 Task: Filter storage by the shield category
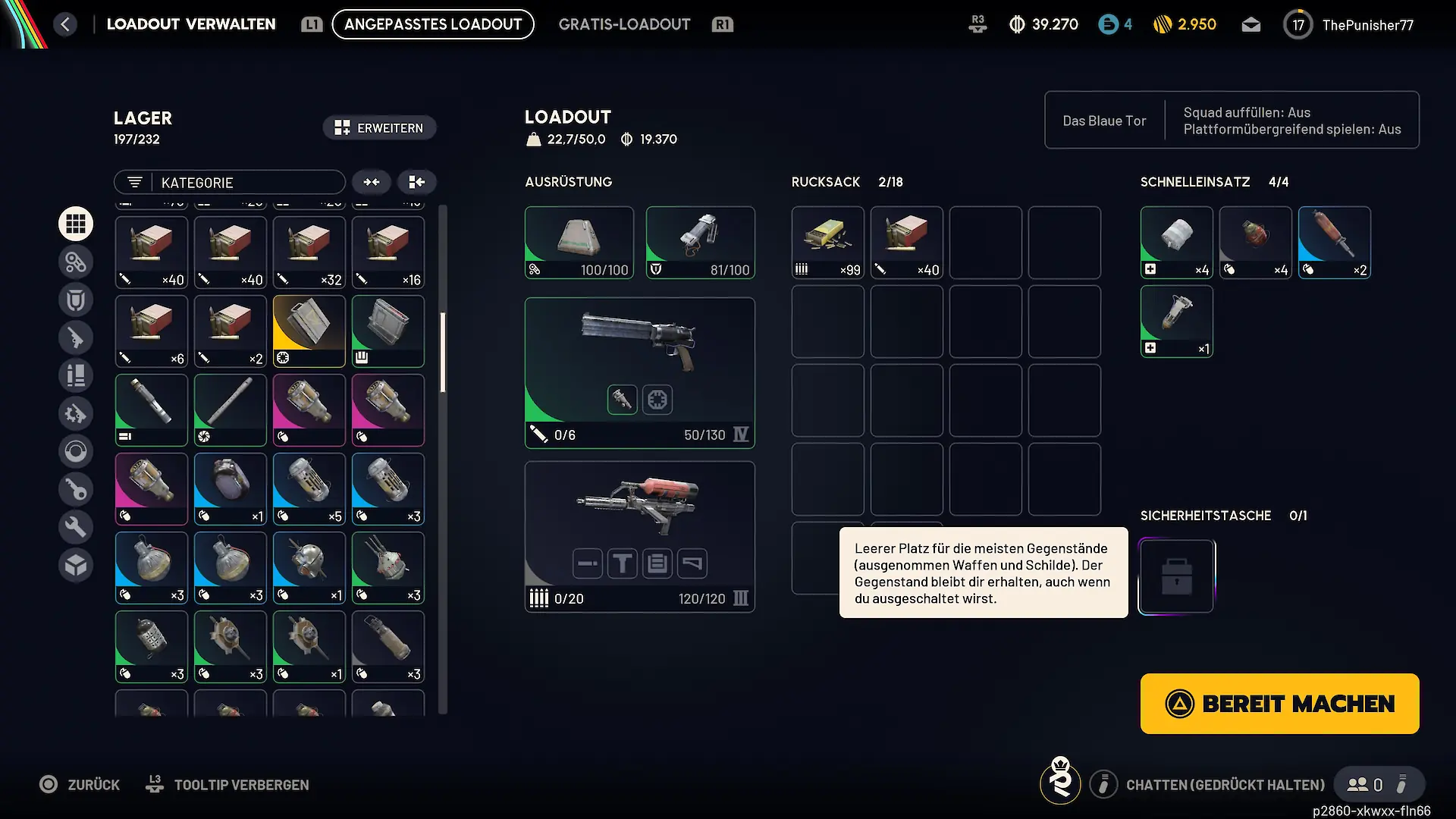[x=76, y=300]
